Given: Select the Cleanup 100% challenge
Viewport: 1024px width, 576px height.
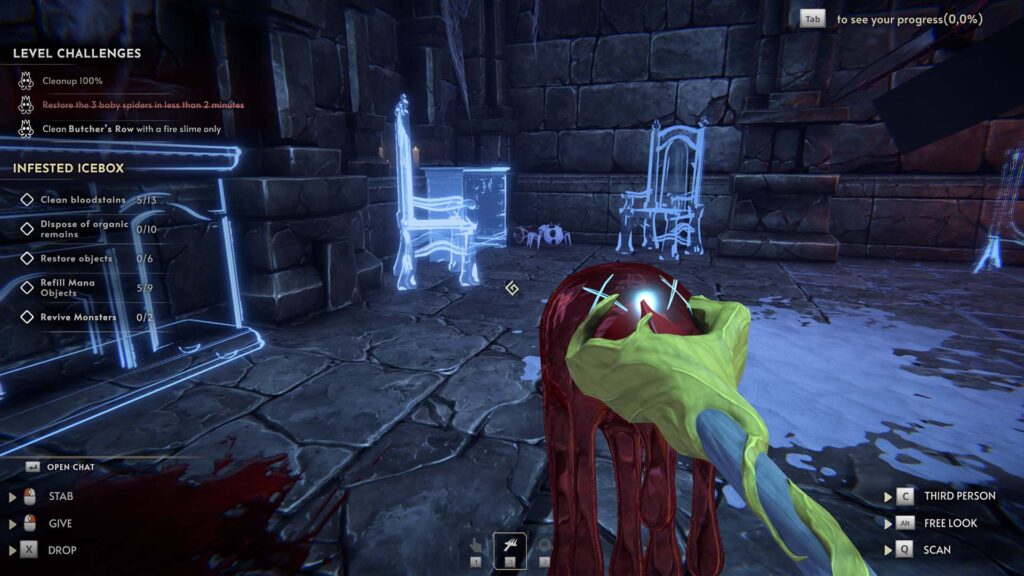Looking at the screenshot, I should pos(72,81).
